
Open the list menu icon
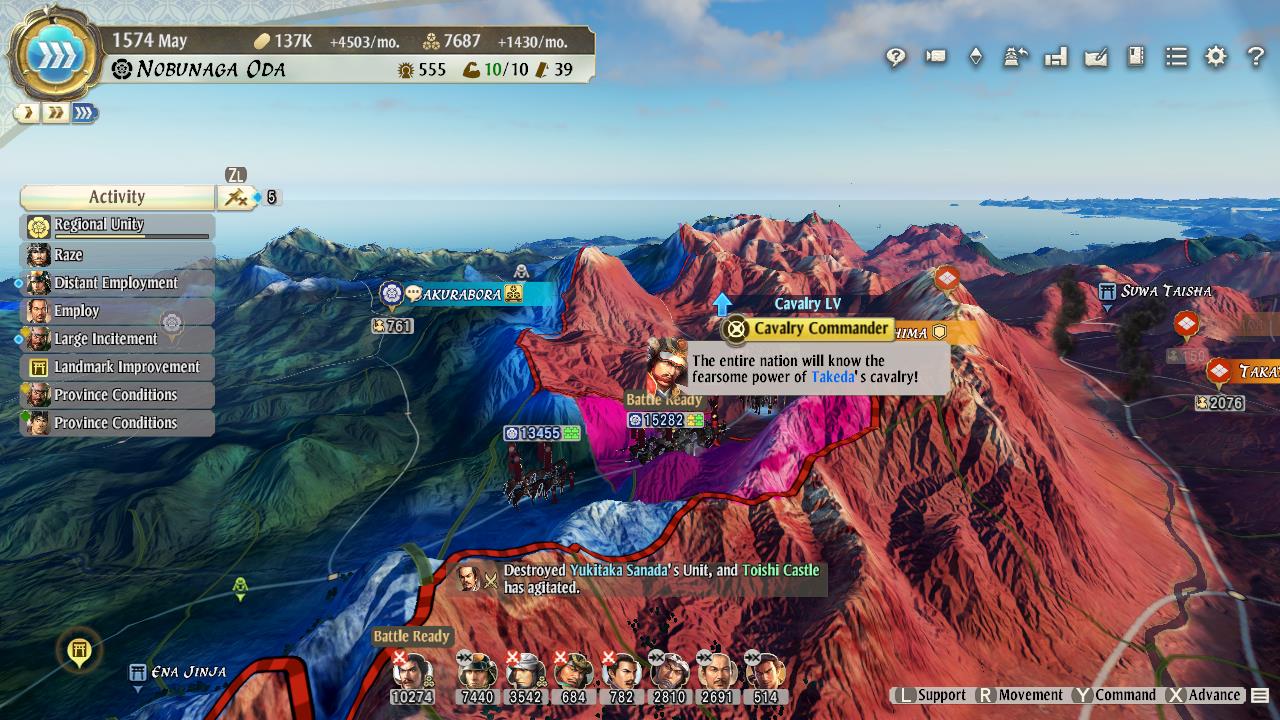click(x=1176, y=57)
